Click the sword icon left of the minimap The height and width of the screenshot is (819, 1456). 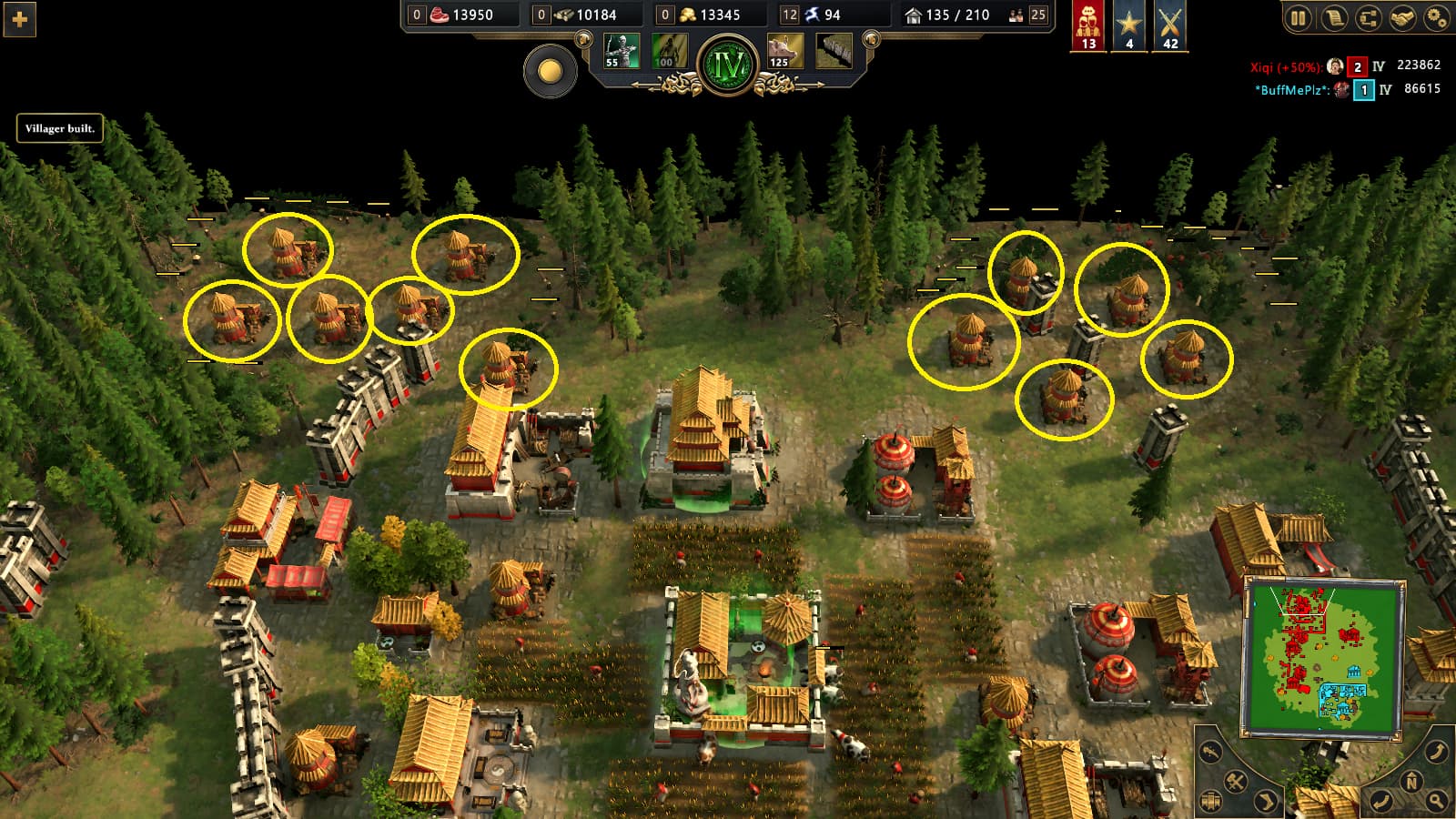[1209, 752]
